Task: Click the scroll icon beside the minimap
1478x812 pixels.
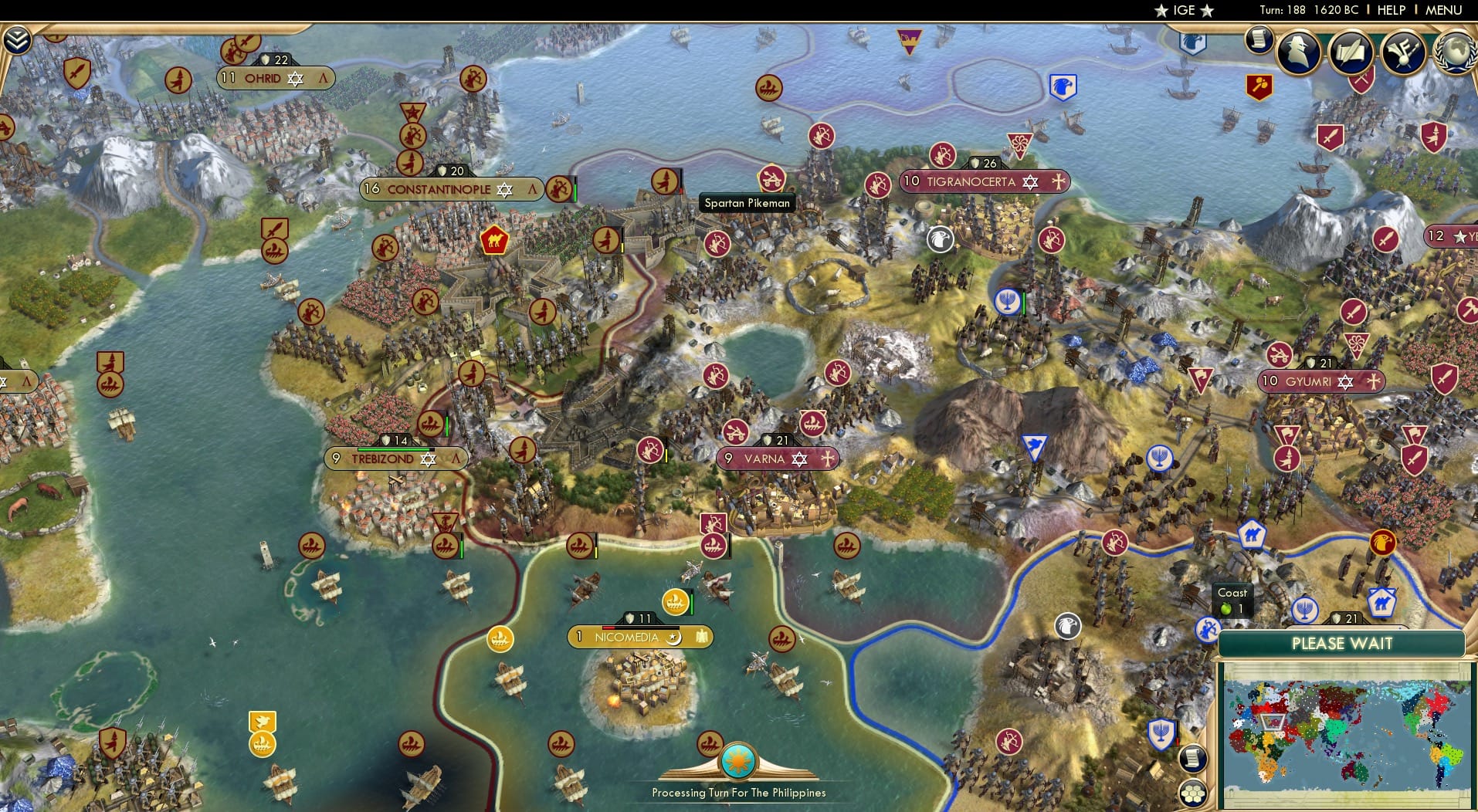Action: 1192,758
